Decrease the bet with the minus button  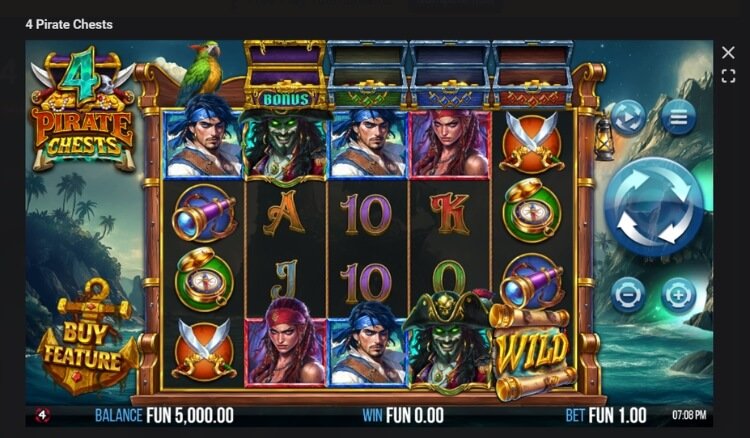click(x=628, y=296)
